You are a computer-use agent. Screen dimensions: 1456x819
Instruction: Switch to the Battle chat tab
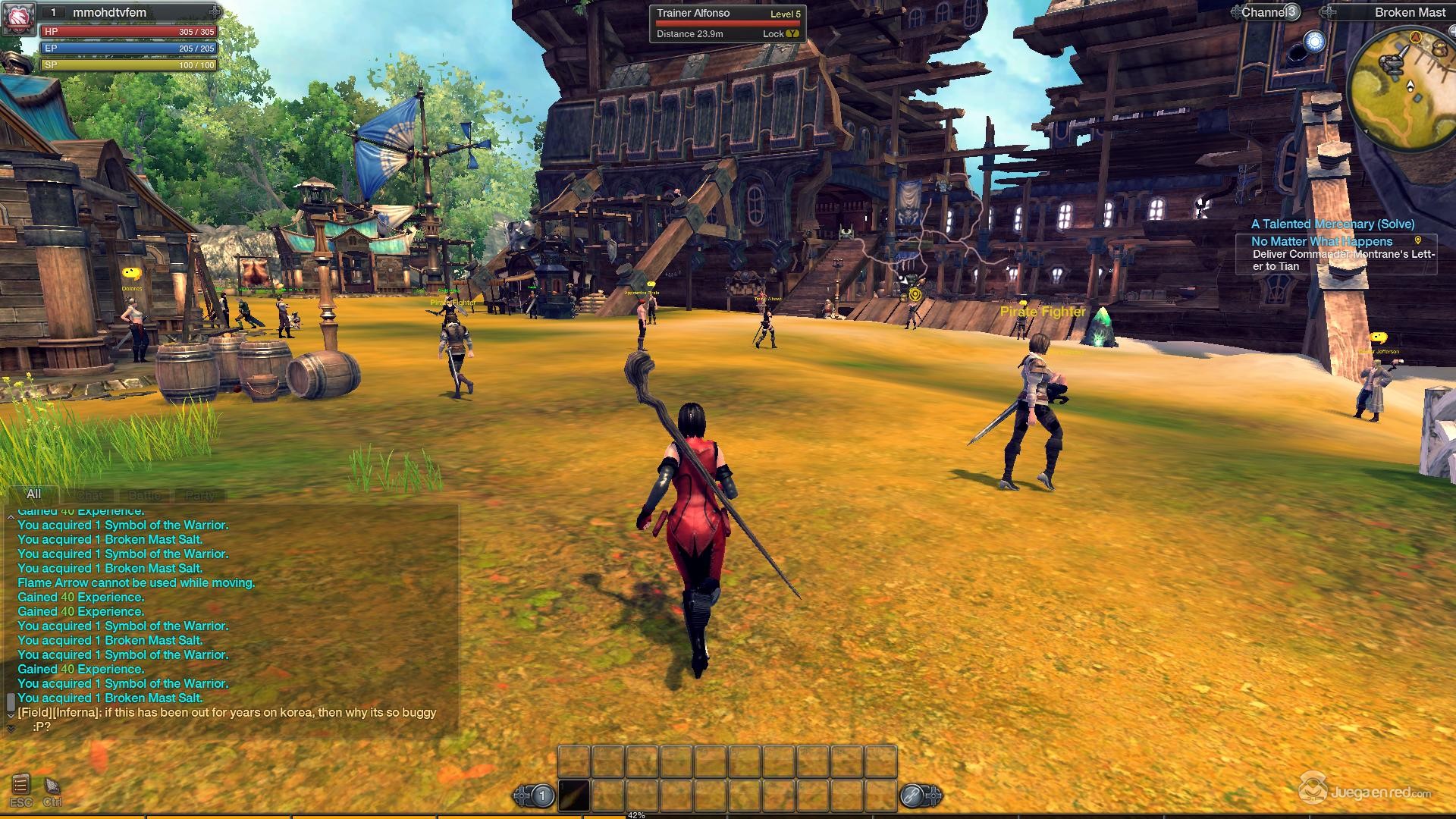(144, 495)
